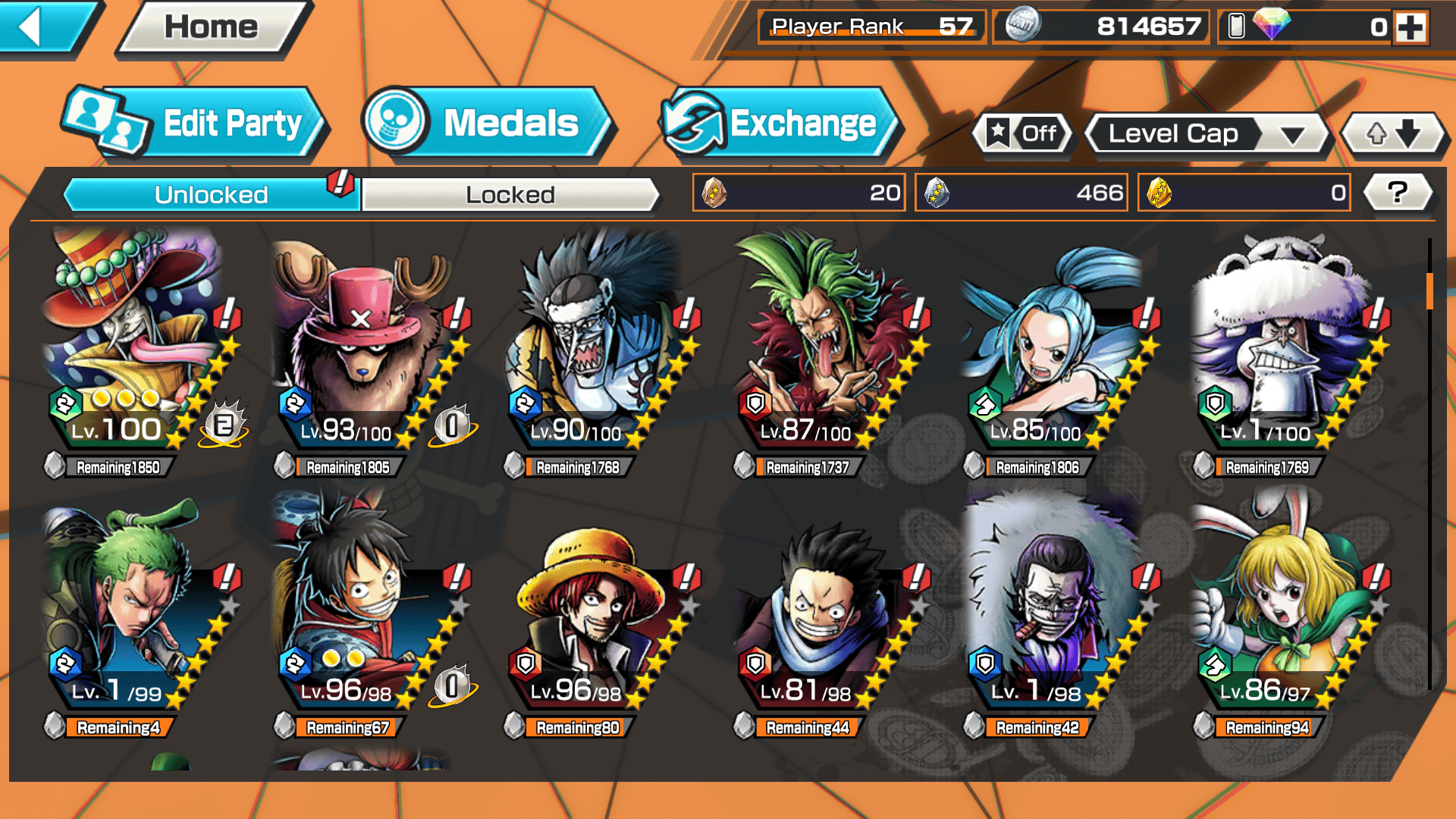
Task: Open the Edit Party menu
Action: coord(197,124)
